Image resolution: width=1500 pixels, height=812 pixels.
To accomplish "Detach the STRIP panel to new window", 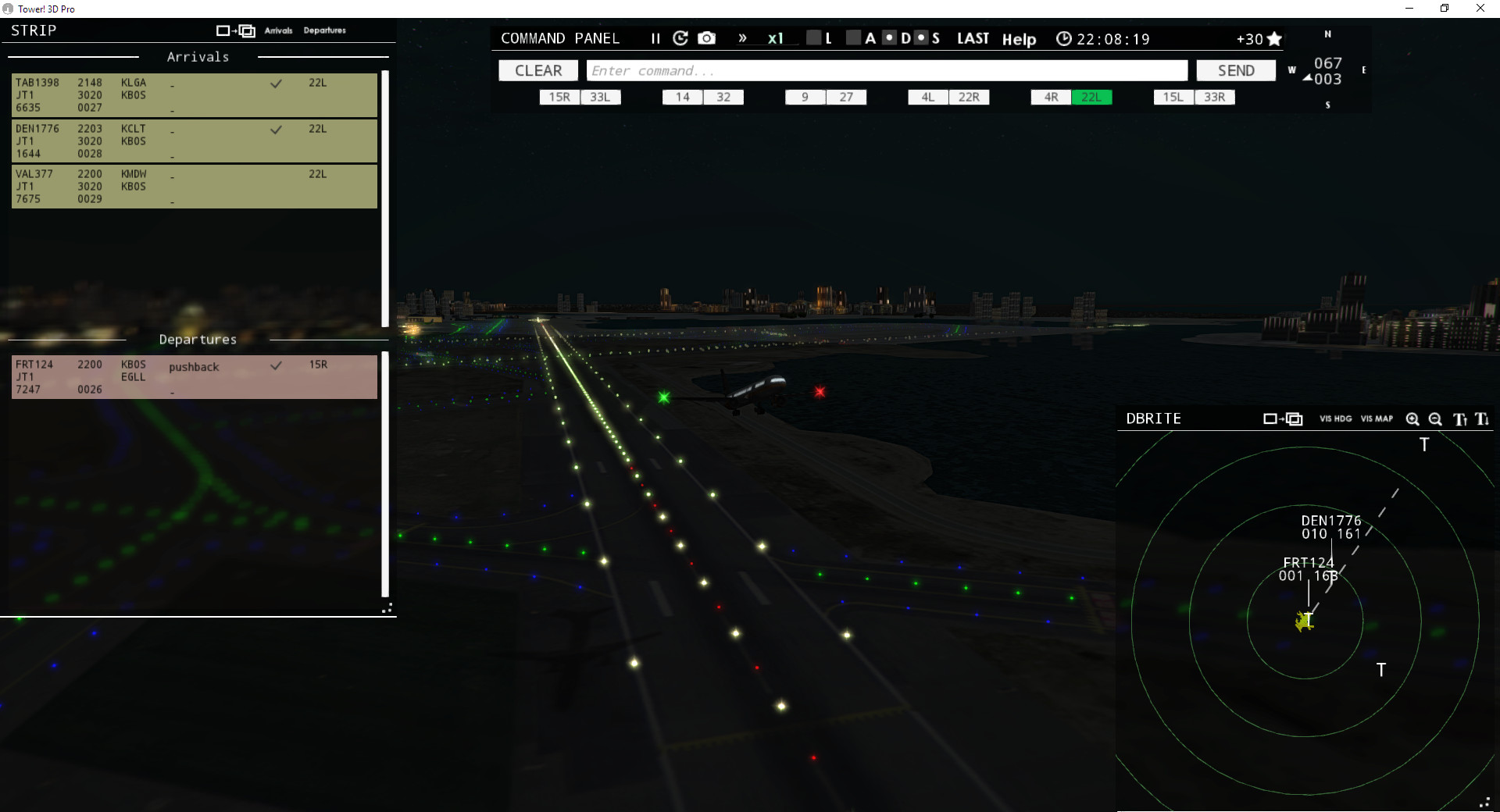I will pos(234,30).
